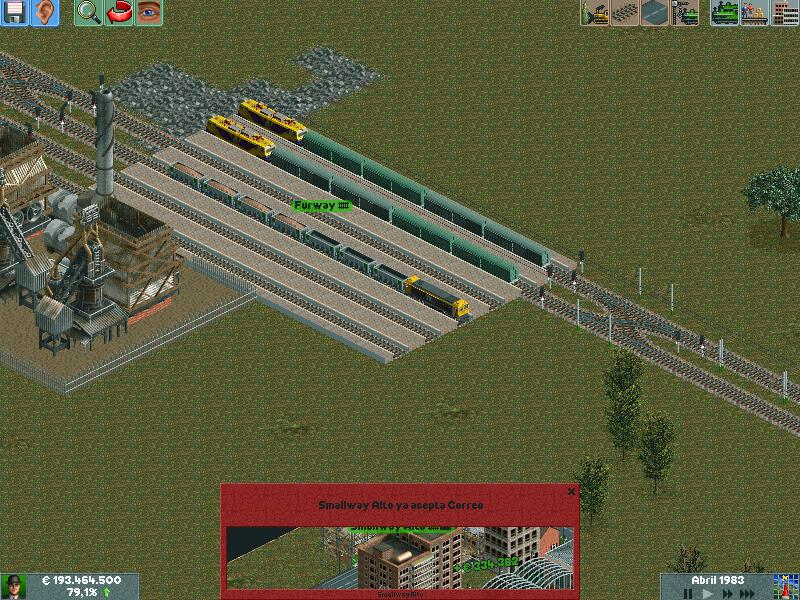Screen dimensions: 800x600
Task: Open the road construction menu
Action: pos(657,13)
